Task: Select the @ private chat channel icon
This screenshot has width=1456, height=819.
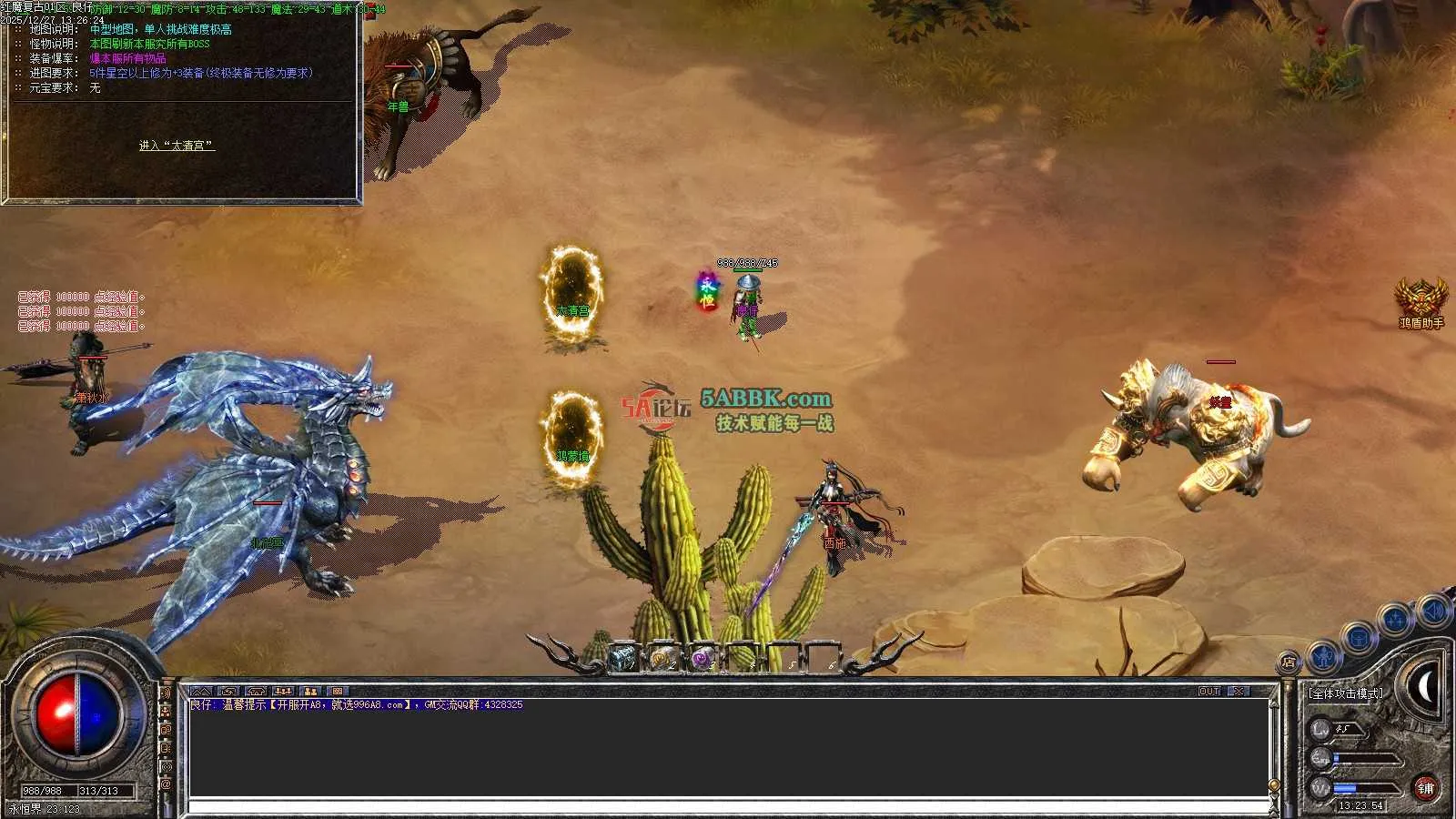Action: coord(166,784)
